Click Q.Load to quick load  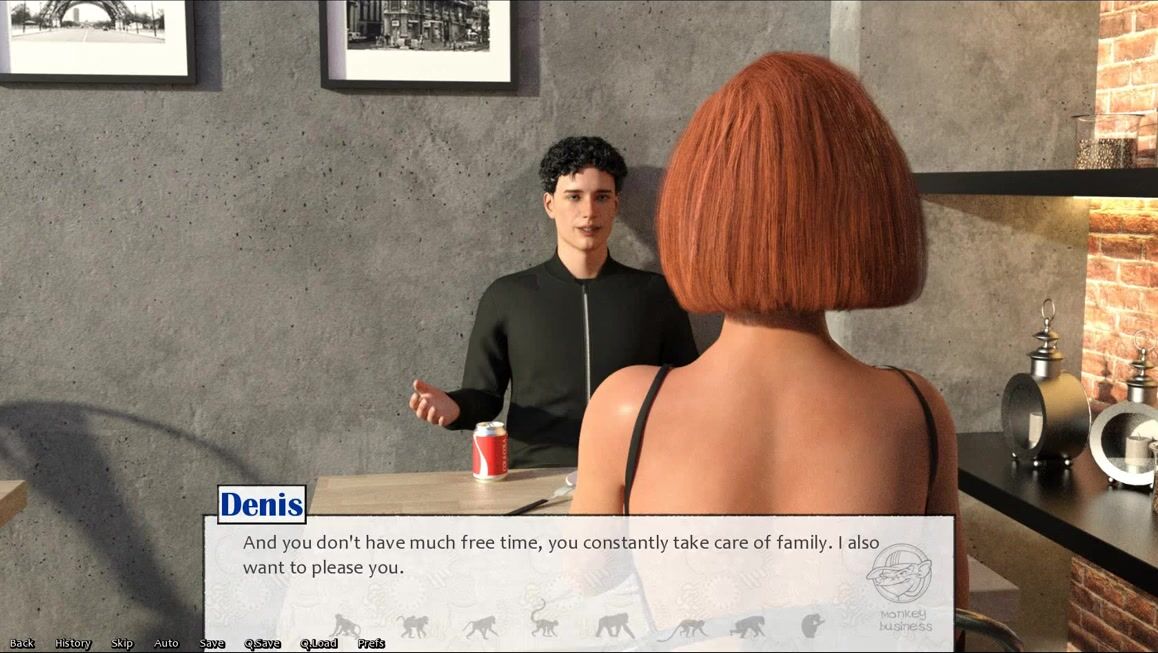click(x=319, y=643)
